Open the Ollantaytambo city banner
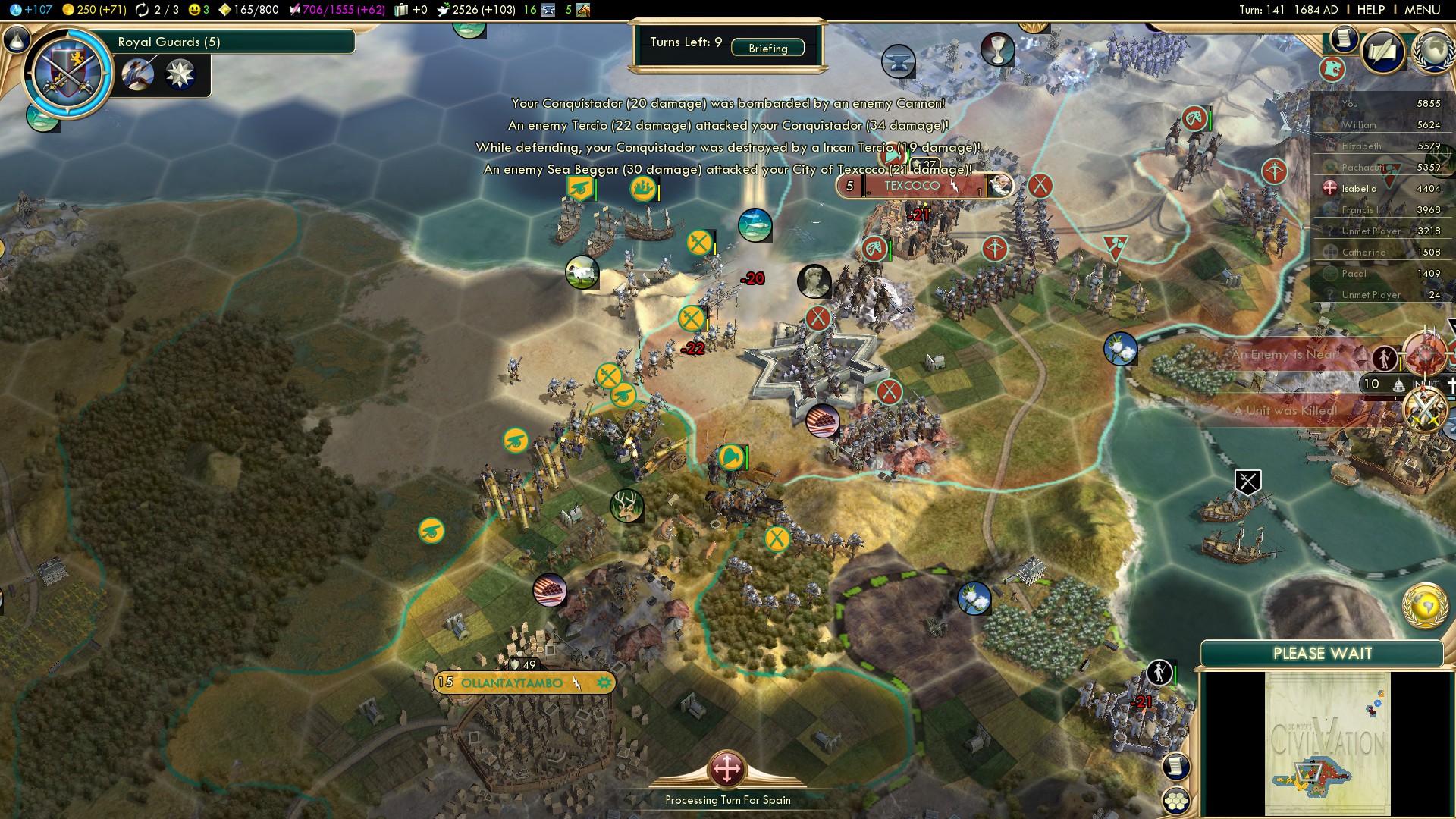Image resolution: width=1456 pixels, height=819 pixels. pyautogui.click(x=513, y=682)
